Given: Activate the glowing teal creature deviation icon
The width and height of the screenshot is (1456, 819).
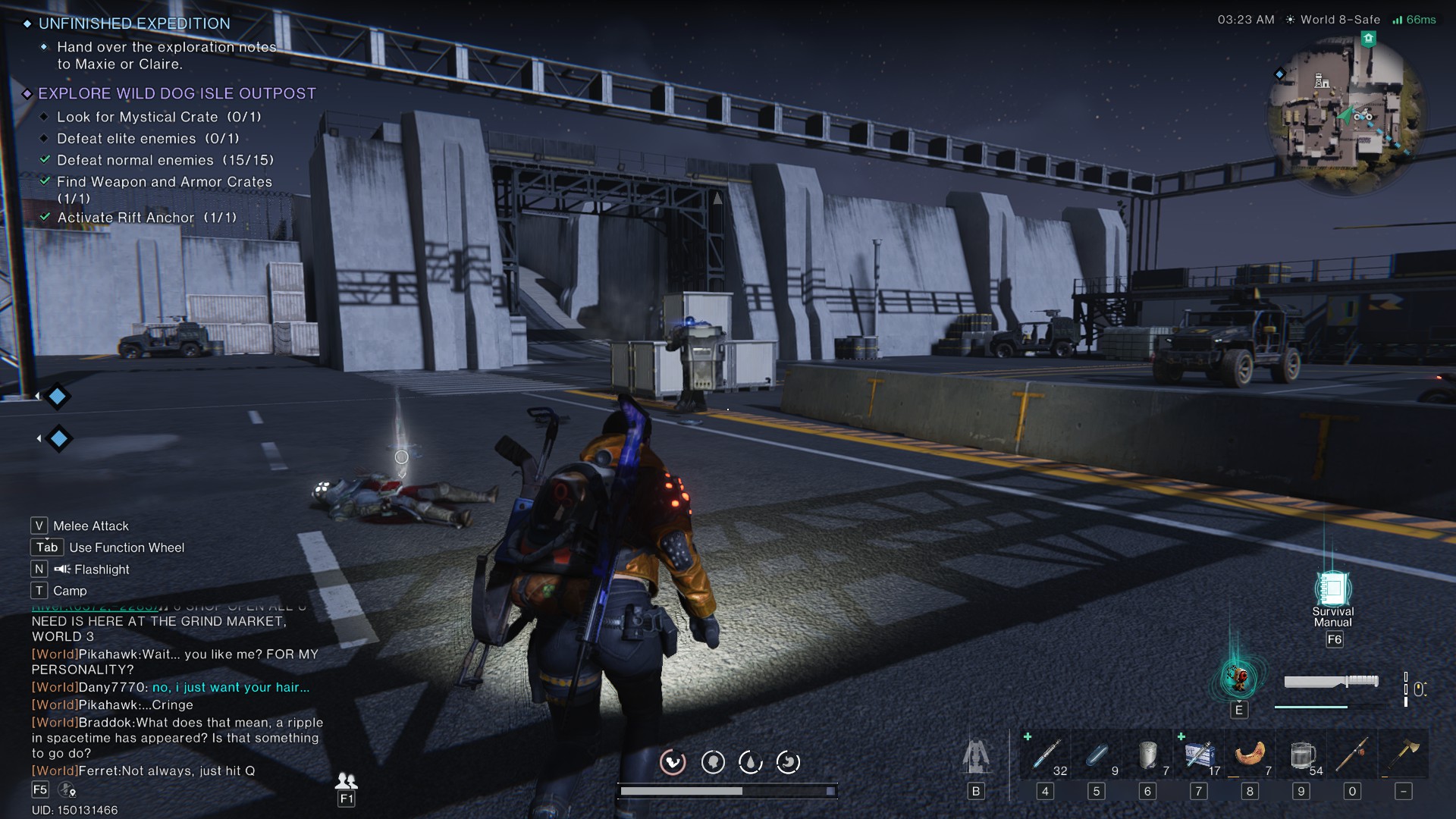Looking at the screenshot, I should coord(1238,677).
